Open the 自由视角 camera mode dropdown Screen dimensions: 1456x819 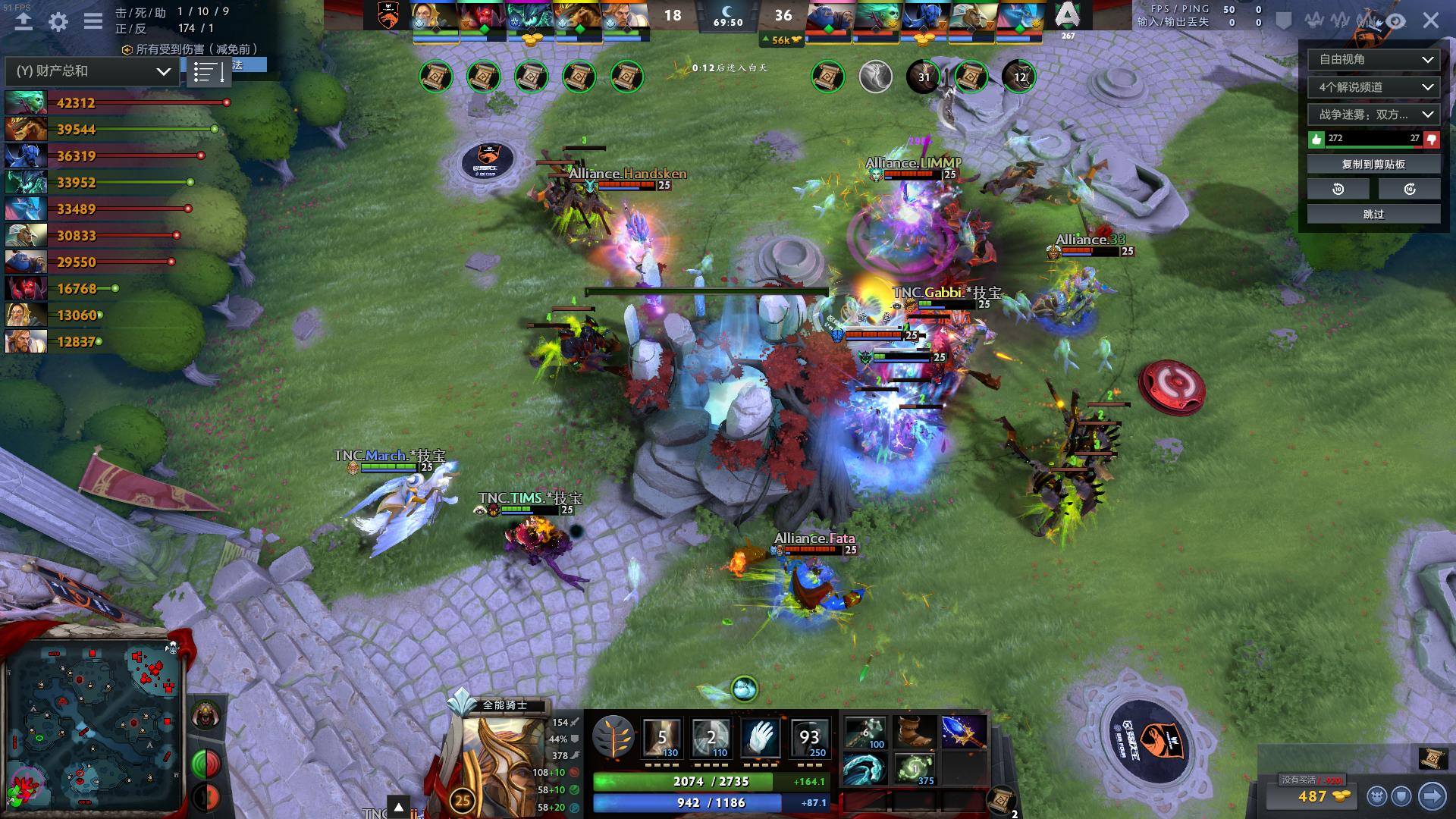point(1373,59)
